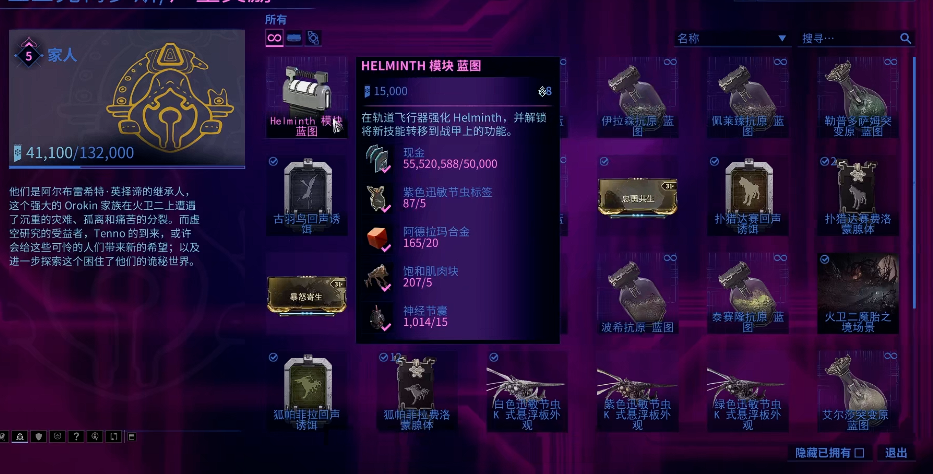Select the 暴怒寄生 mod card
This screenshot has height=474, width=933.
coord(307,294)
